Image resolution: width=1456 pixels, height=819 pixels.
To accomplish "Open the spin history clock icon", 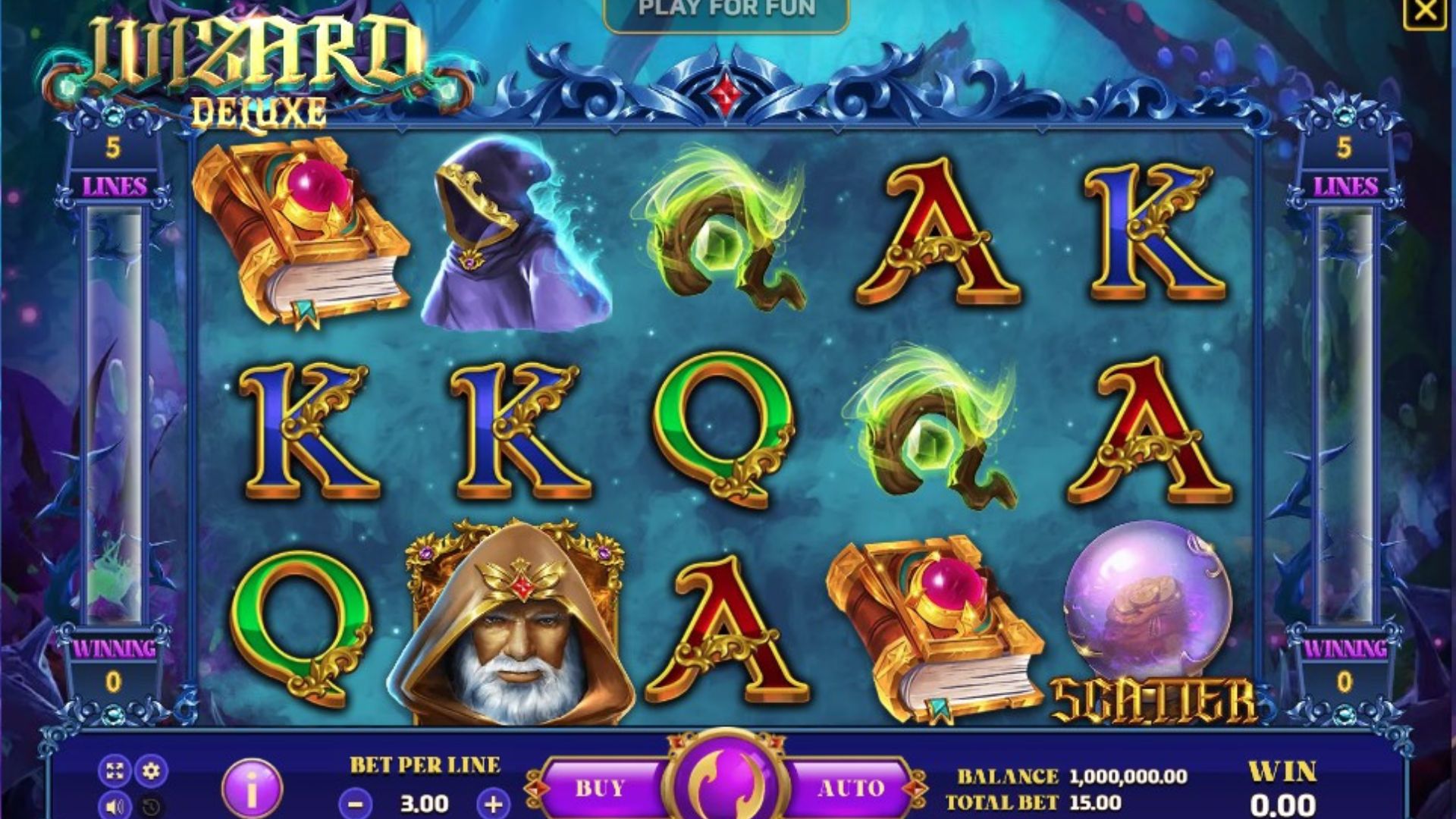I will (x=152, y=806).
